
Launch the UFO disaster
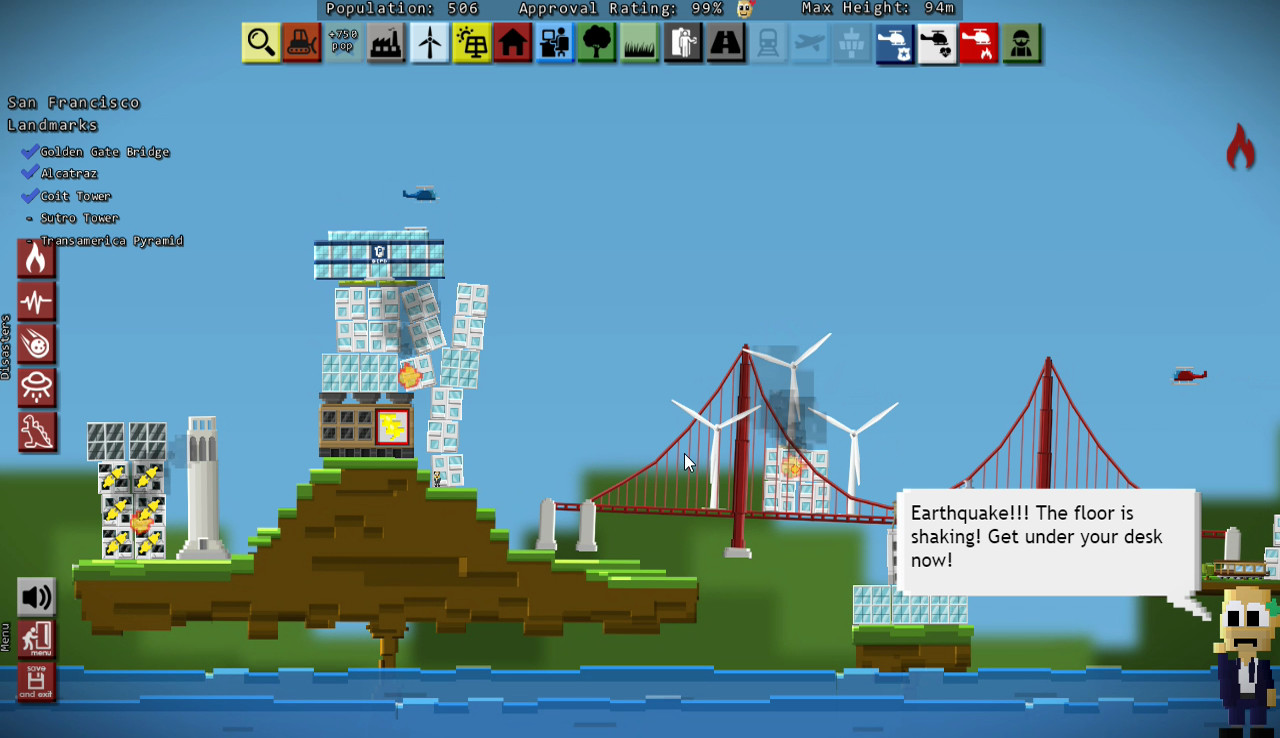pos(37,388)
